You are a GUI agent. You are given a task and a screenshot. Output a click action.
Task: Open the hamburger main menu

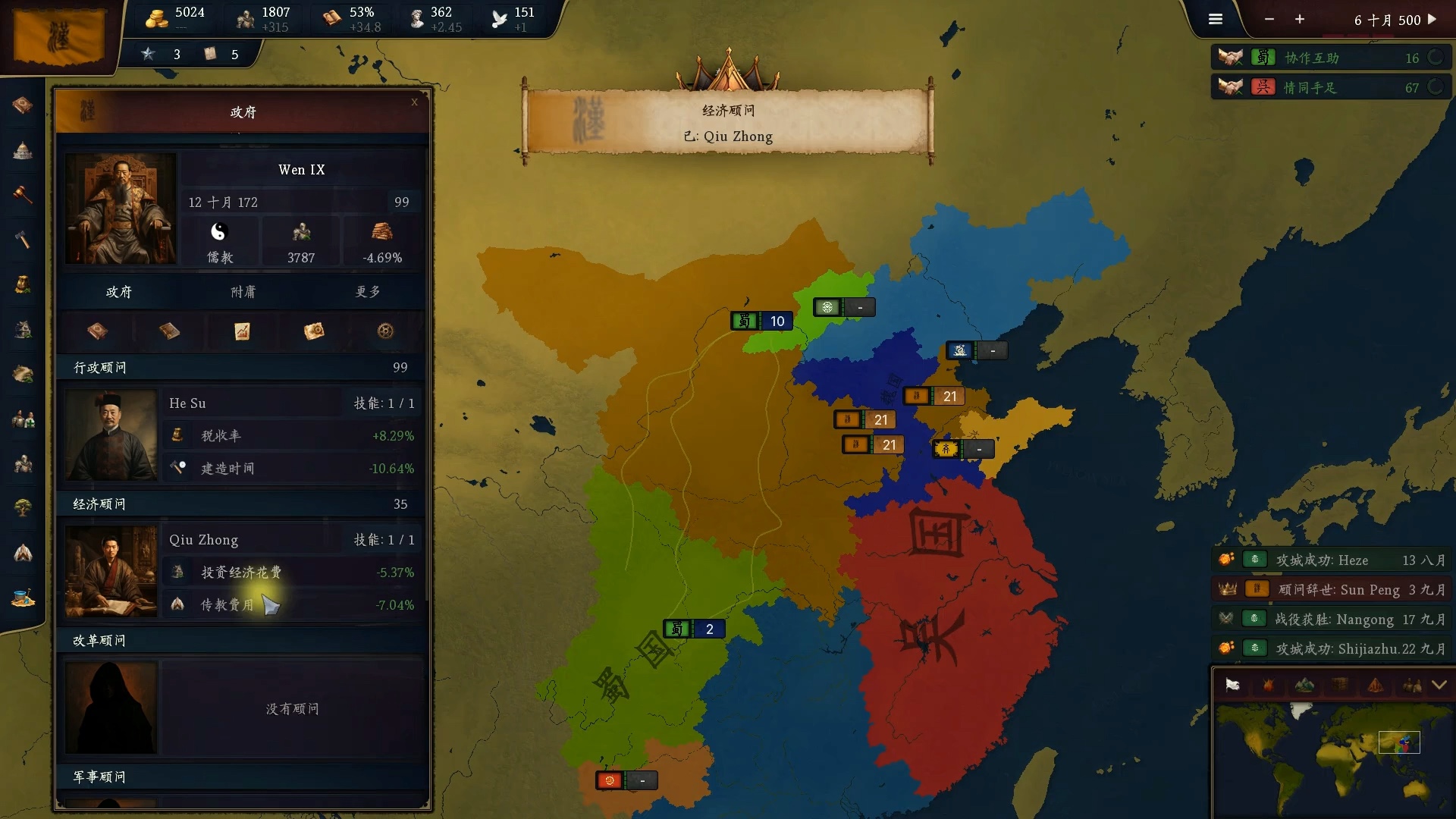(1216, 20)
